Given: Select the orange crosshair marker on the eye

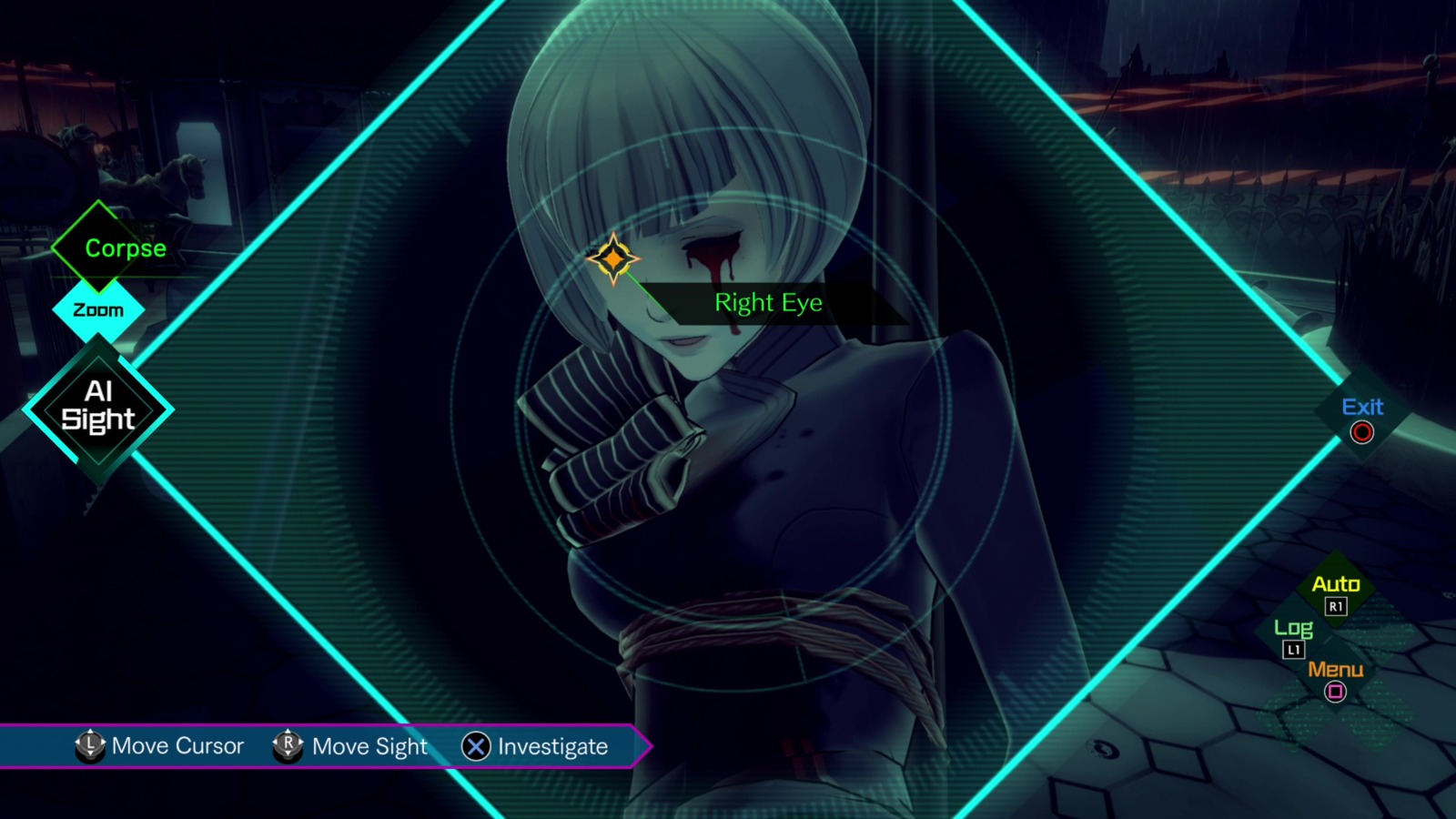Looking at the screenshot, I should click(616, 261).
